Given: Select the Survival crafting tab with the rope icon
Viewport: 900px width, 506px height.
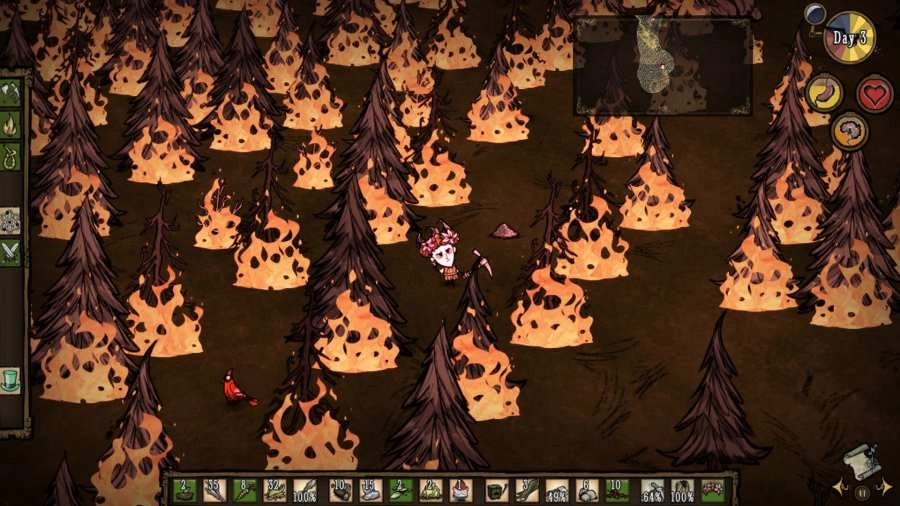Looking at the screenshot, I should [x=10, y=155].
